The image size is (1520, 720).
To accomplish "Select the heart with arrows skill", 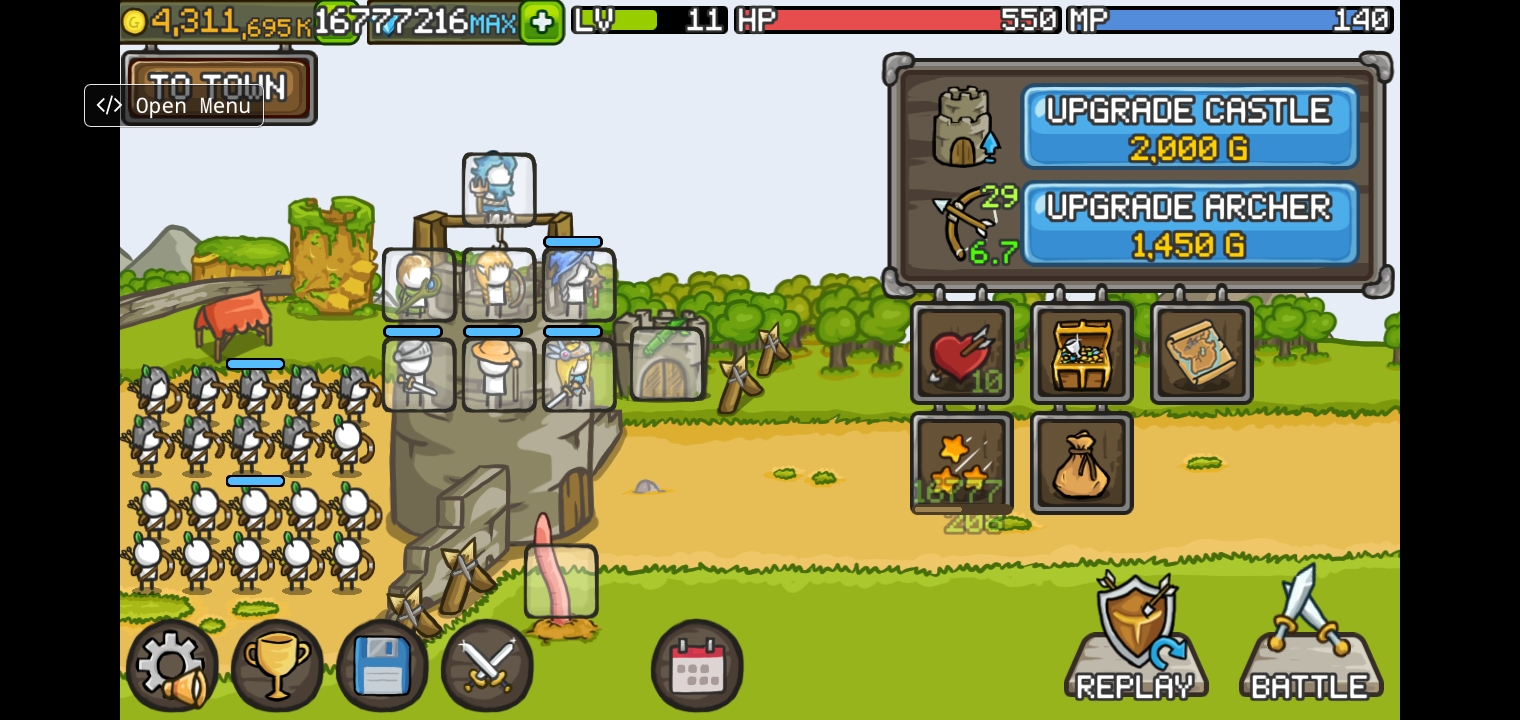I will (x=962, y=353).
